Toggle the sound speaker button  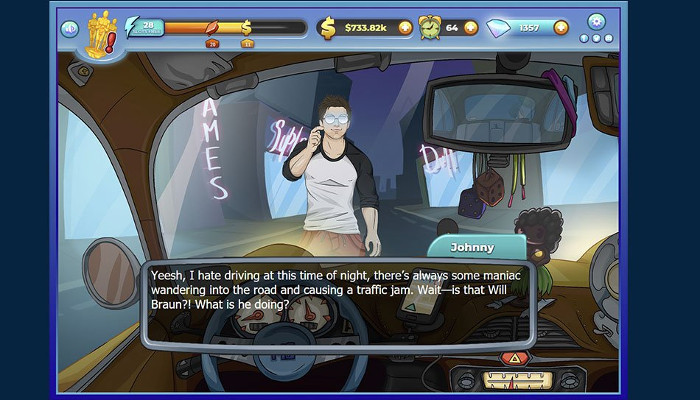(69, 28)
